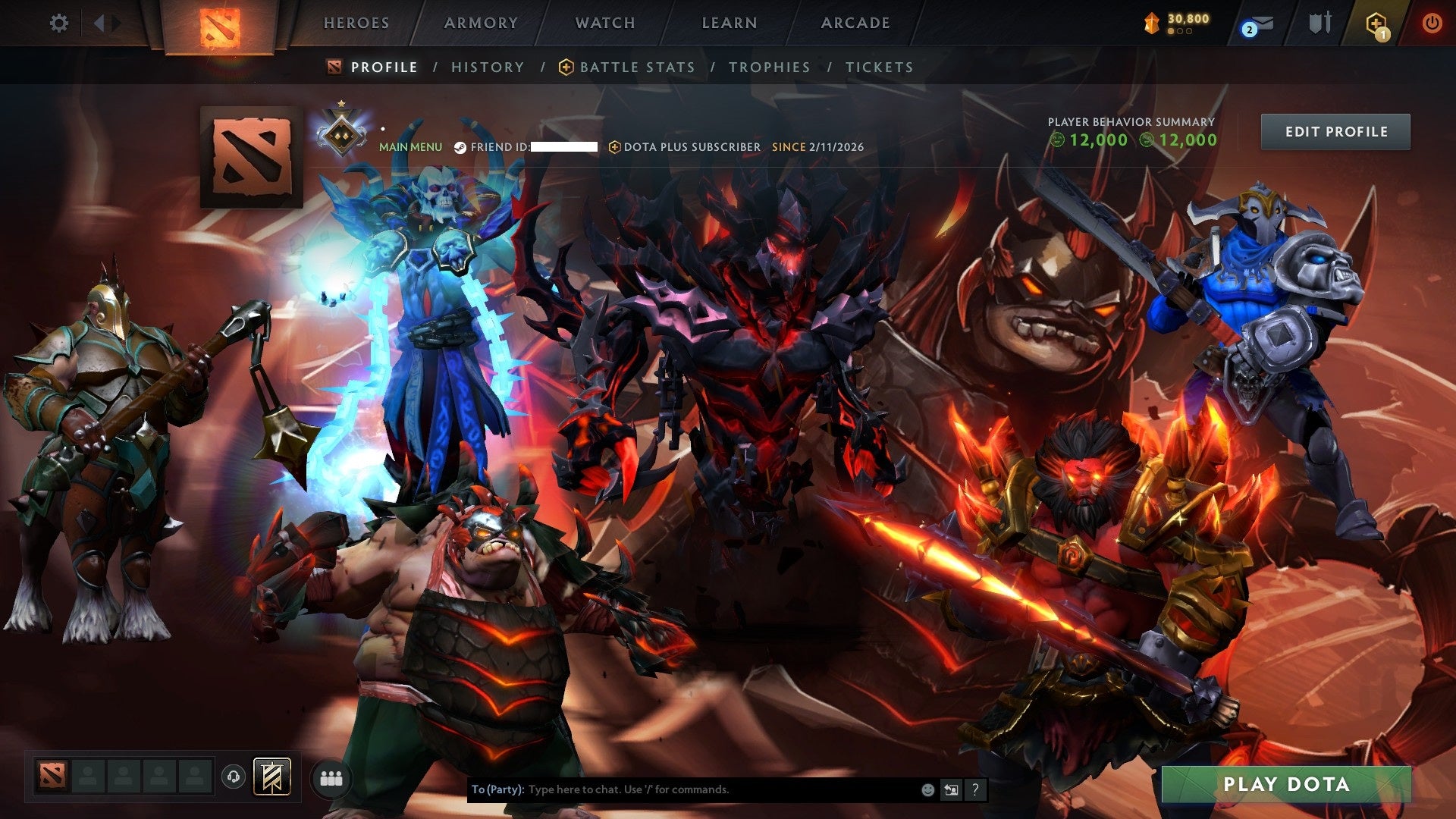Open the armory shield-and-sword icon

tap(1319, 23)
